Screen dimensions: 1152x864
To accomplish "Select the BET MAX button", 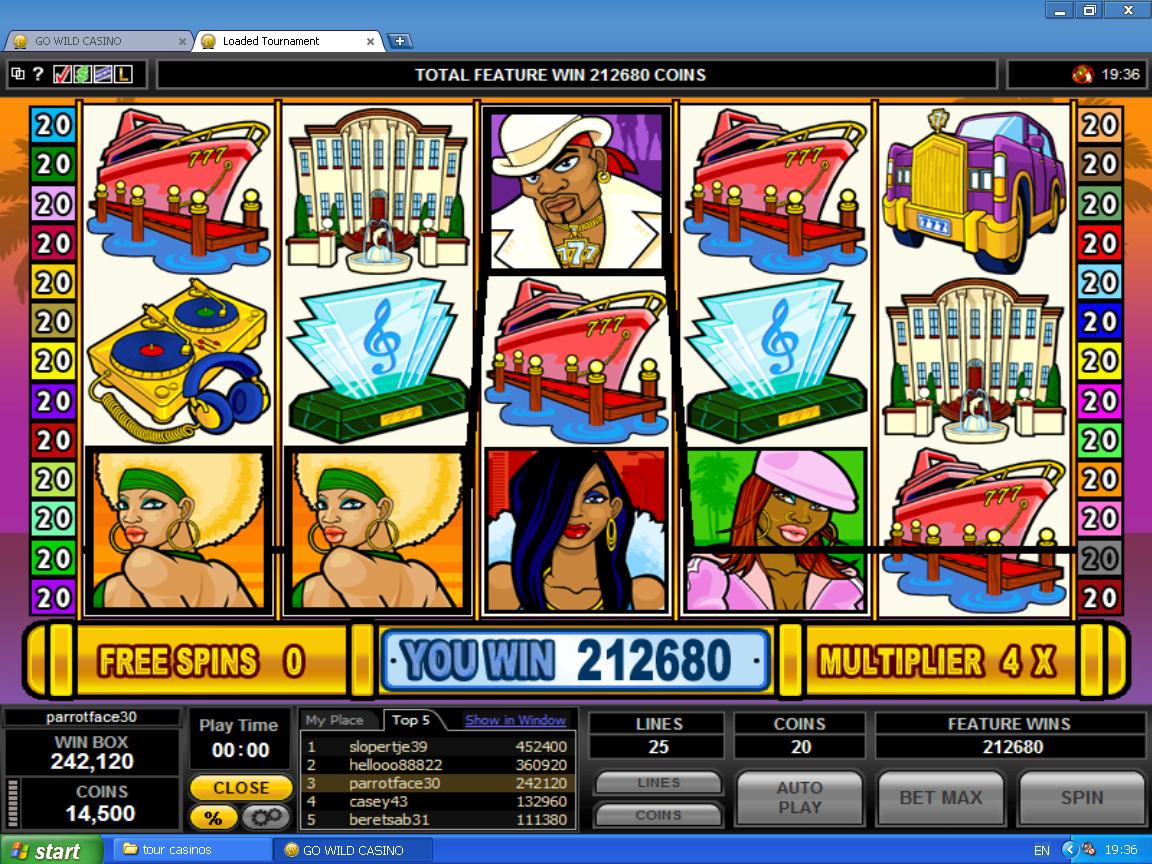I will pyautogui.click(x=940, y=798).
